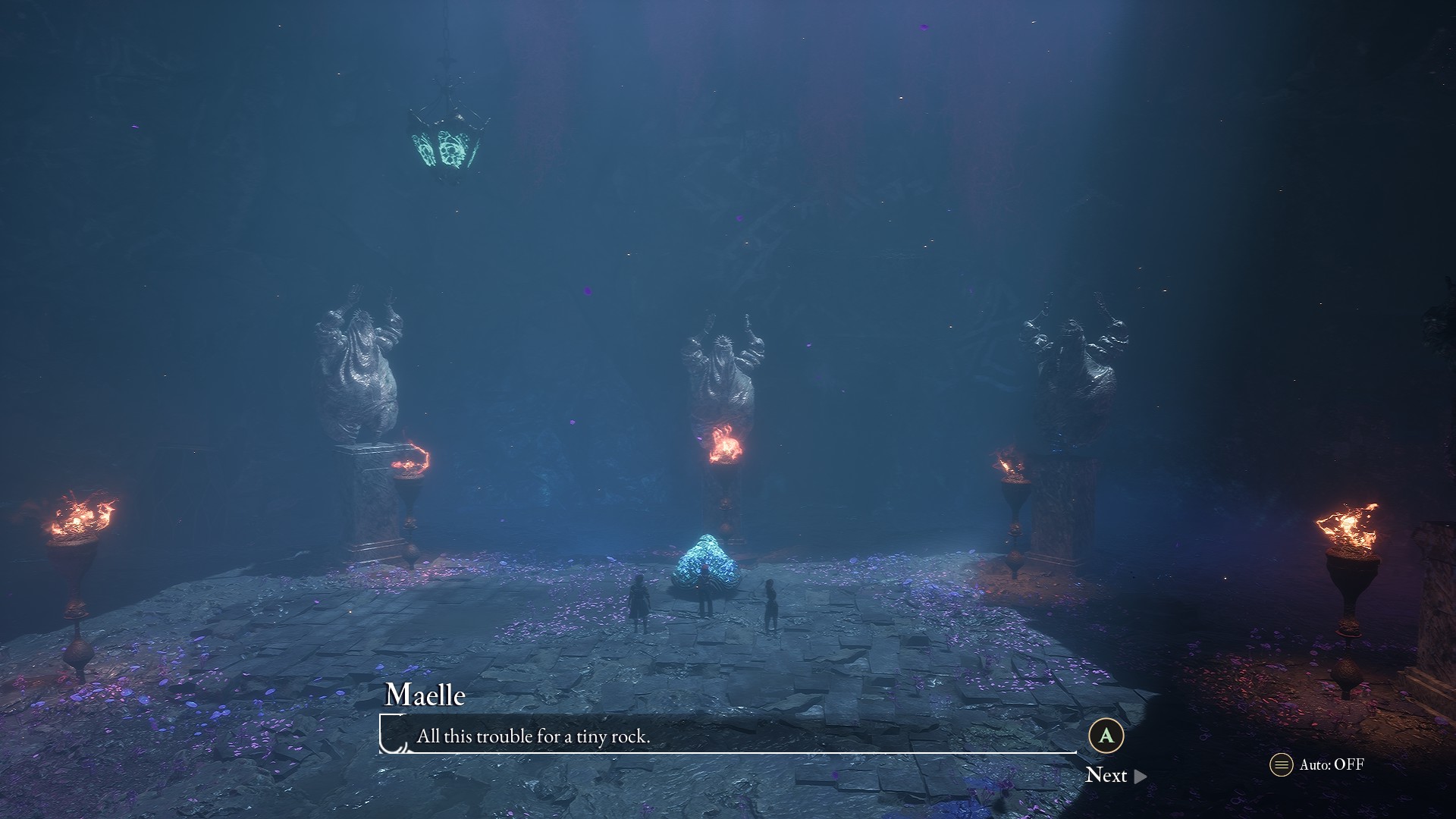Toggle the Auto: OFF dialogue setting
This screenshot has height=819, width=1456.
1317,764
